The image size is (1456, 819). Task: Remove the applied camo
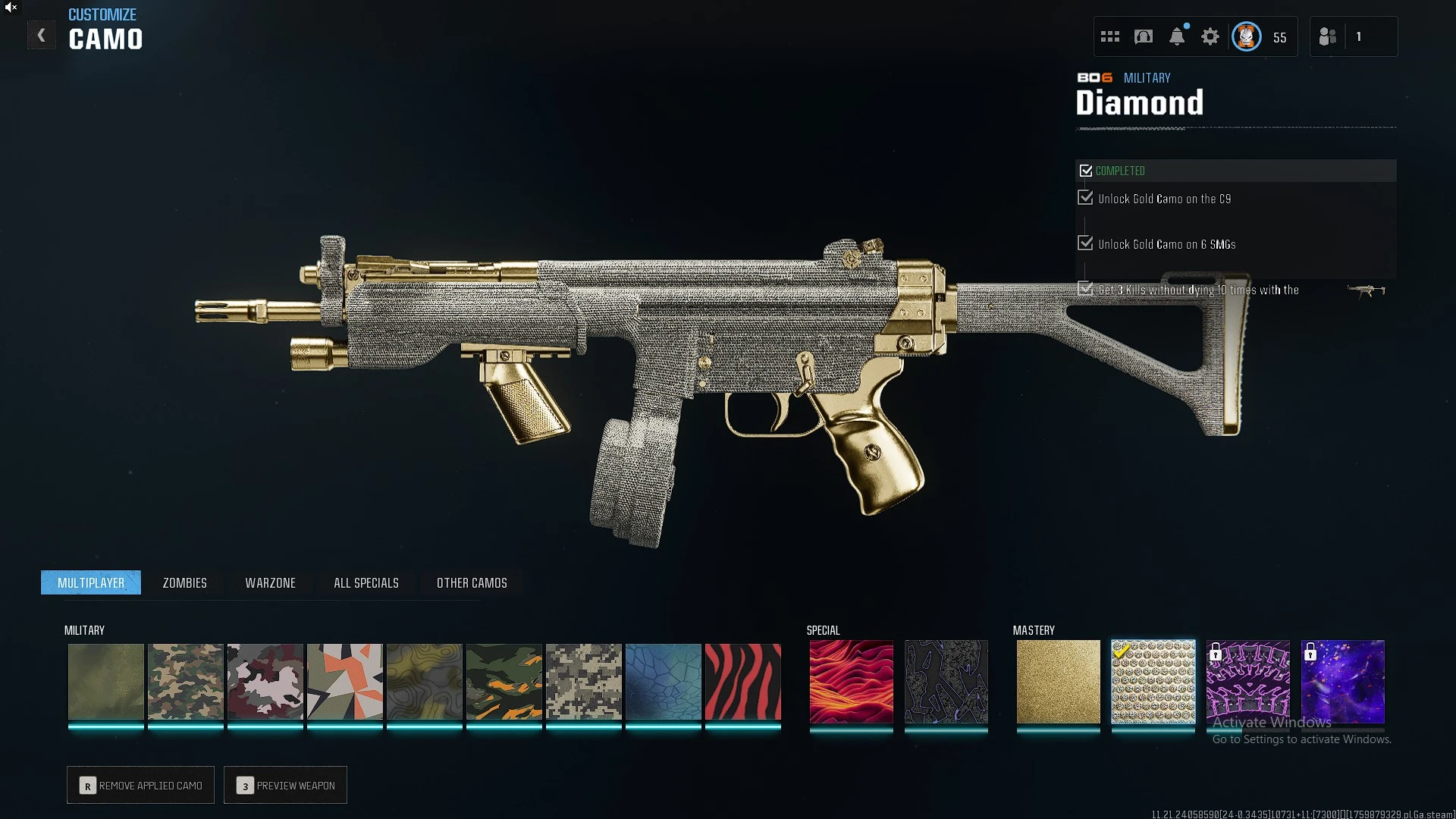point(141,786)
